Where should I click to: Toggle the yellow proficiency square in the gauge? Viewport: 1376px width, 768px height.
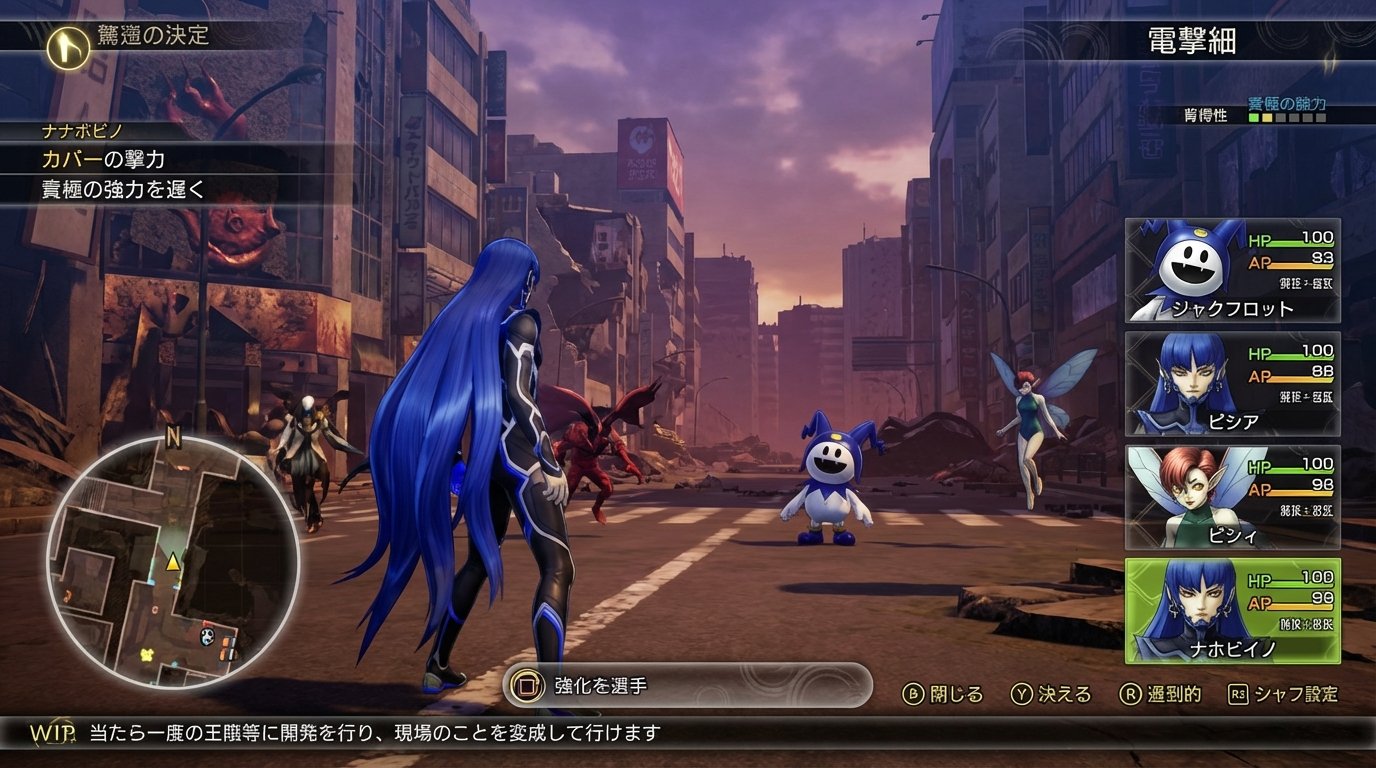coord(1267,118)
